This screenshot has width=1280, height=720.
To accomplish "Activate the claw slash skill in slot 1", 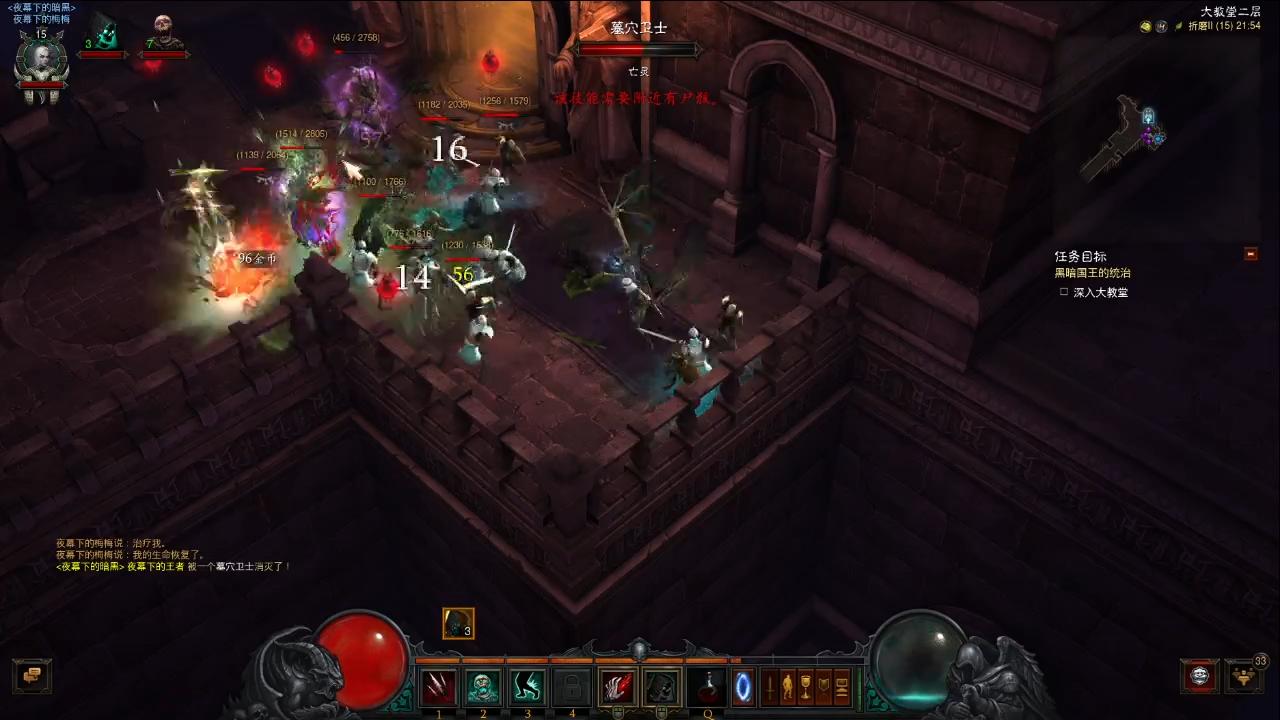I will click(438, 687).
